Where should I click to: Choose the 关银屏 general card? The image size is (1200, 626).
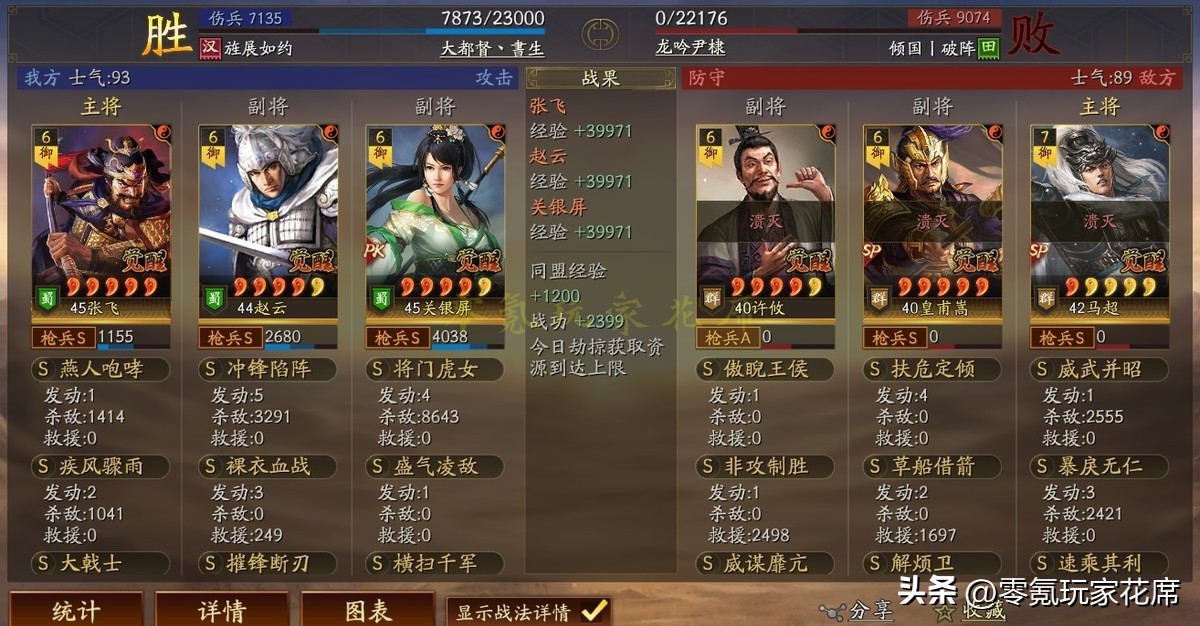click(435, 220)
